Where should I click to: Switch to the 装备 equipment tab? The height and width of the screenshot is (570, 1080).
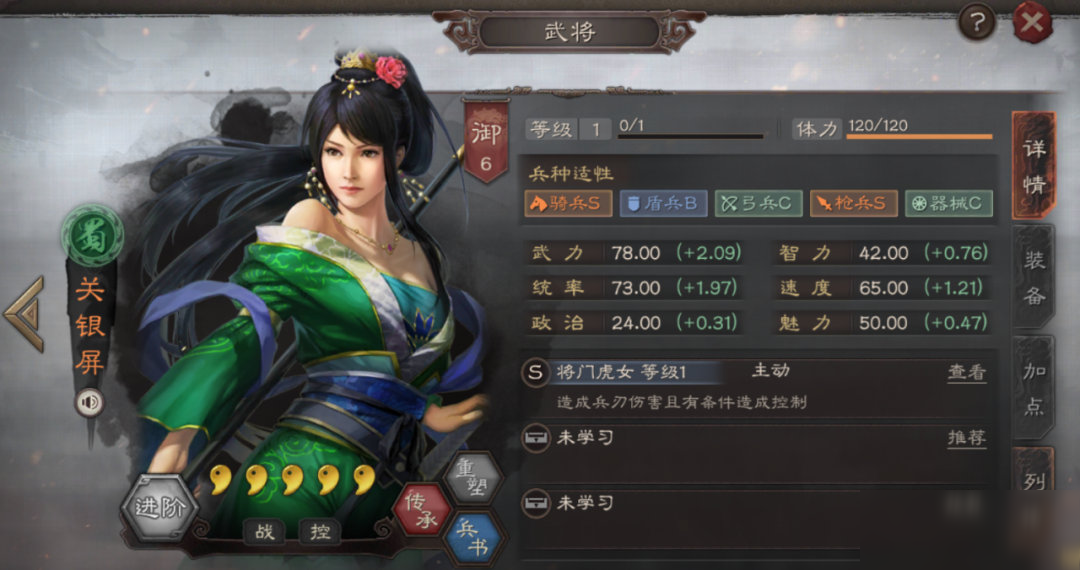1033,278
